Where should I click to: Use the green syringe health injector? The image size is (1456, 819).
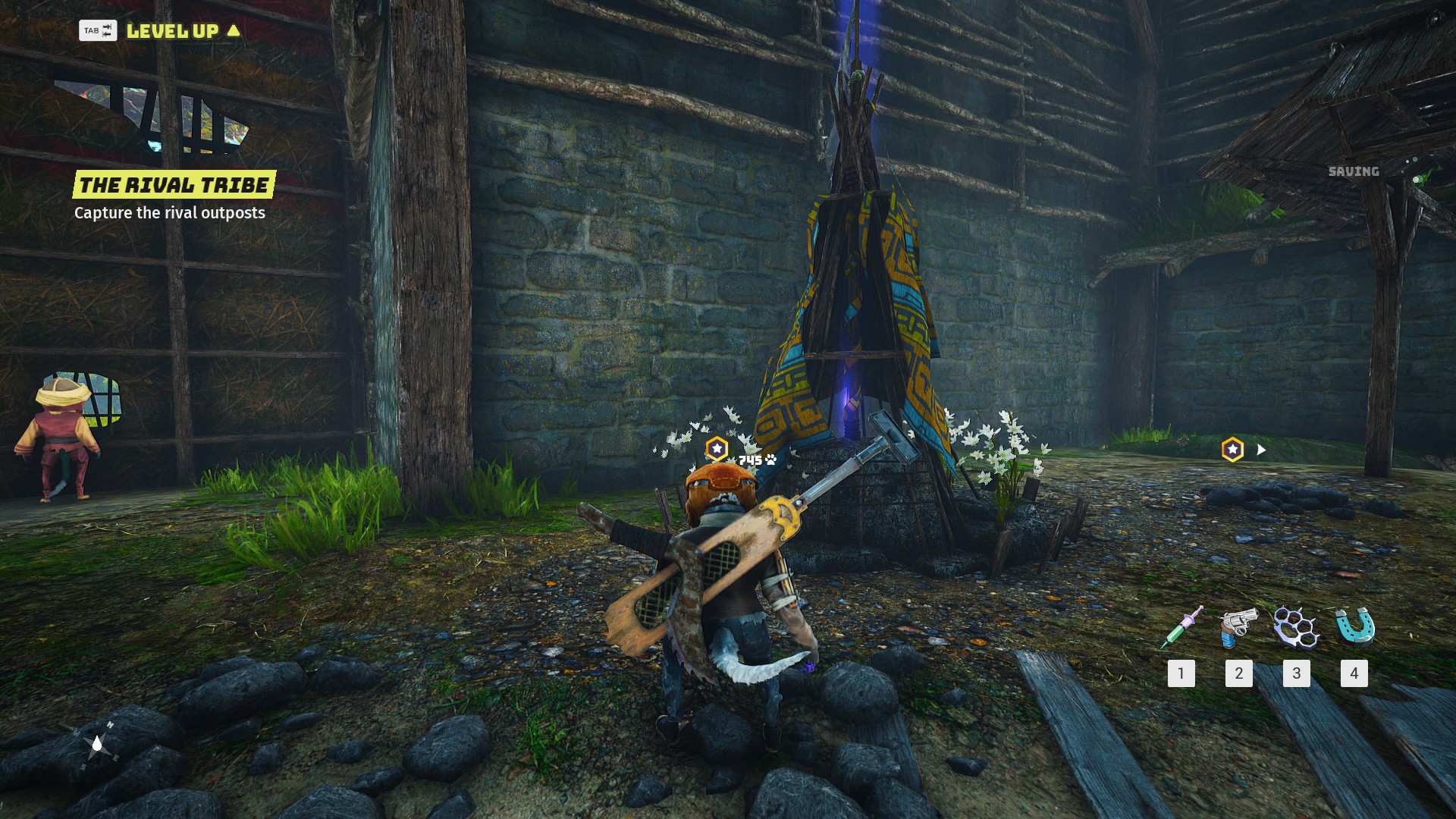pyautogui.click(x=1181, y=628)
